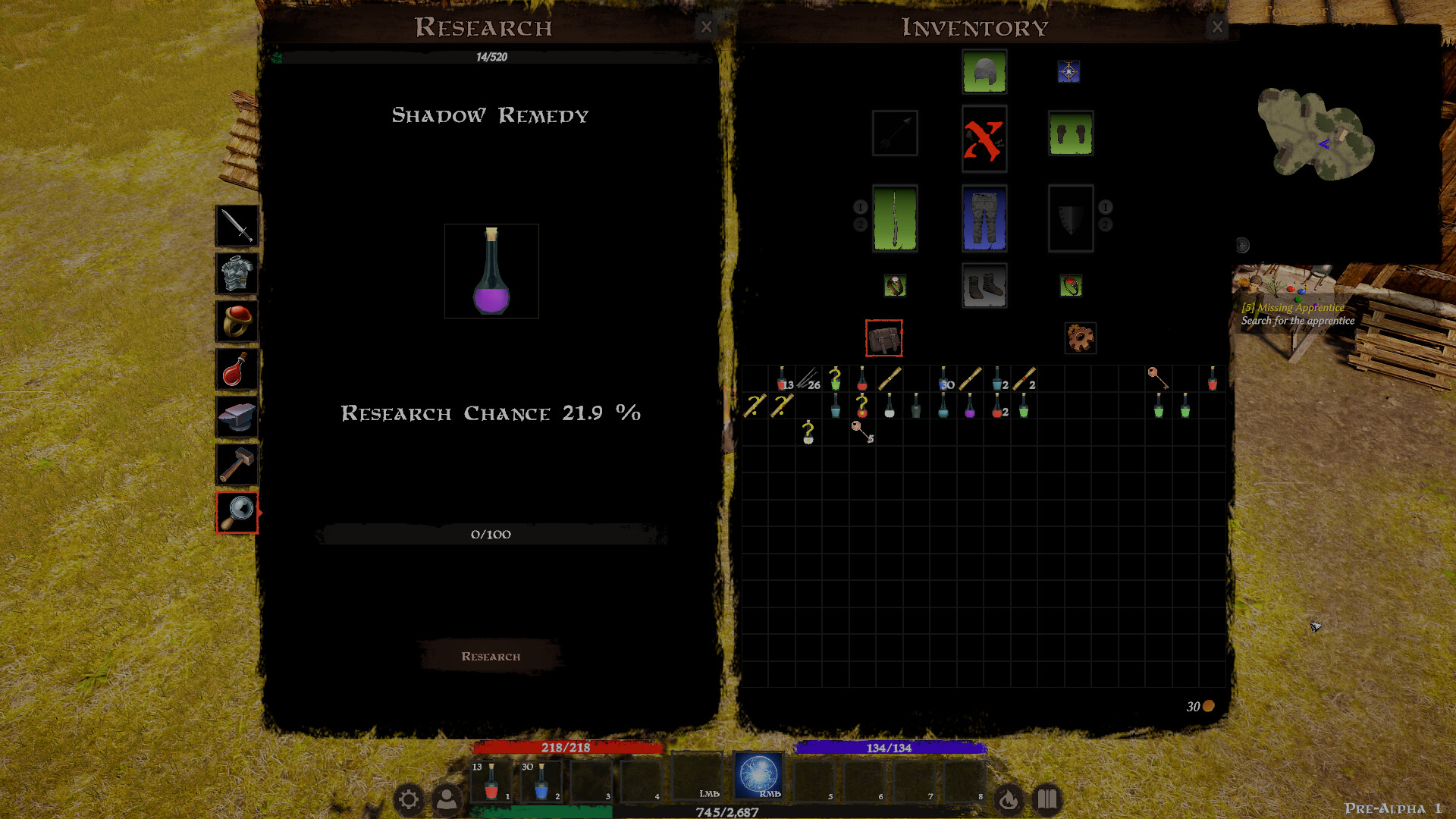Open the armor crafting category

click(236, 273)
